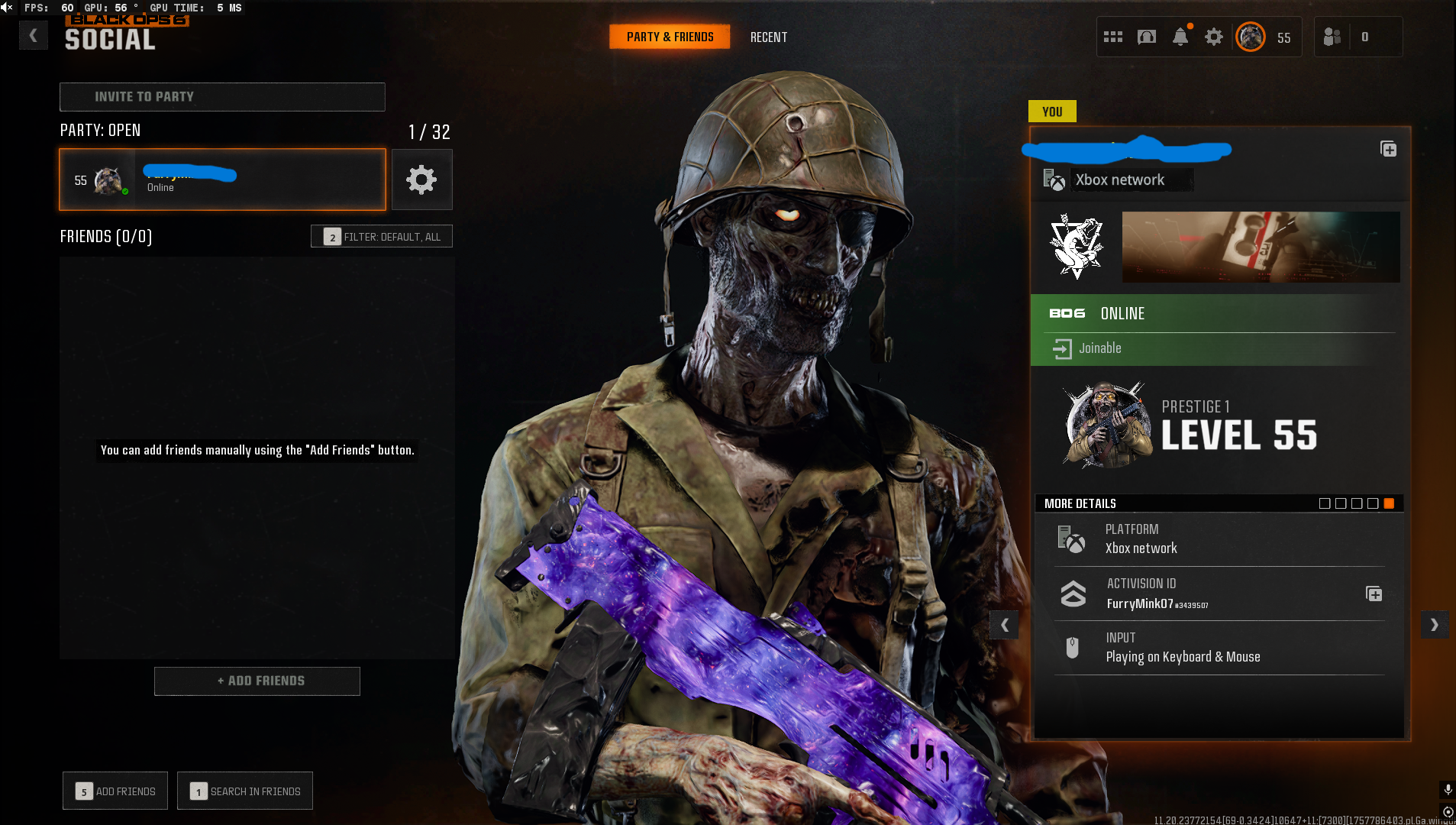The image size is (1456, 825).
Task: Copy the Activision ID
Action: coord(1374,594)
